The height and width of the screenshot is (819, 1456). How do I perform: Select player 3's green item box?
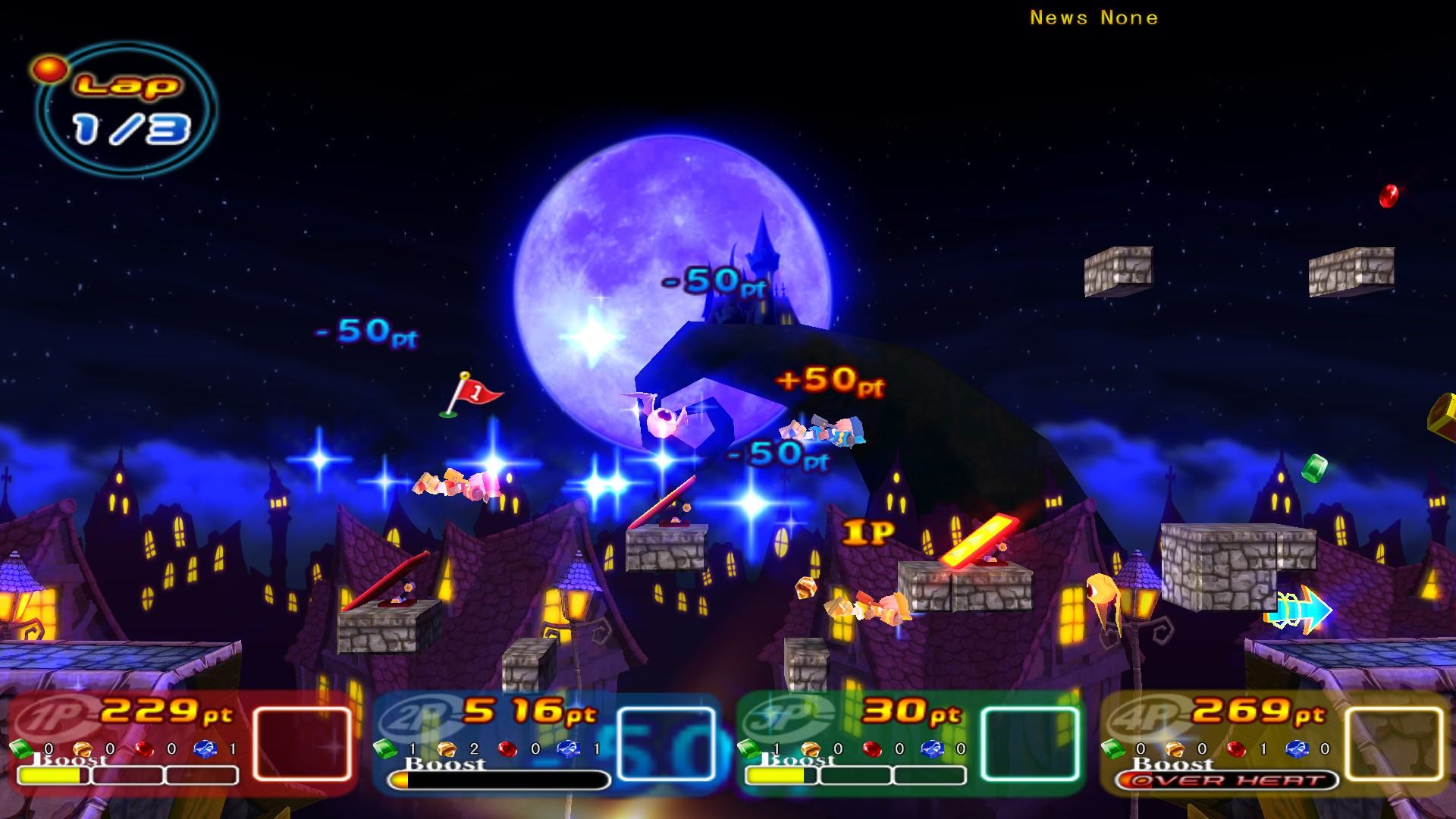coord(1031,744)
